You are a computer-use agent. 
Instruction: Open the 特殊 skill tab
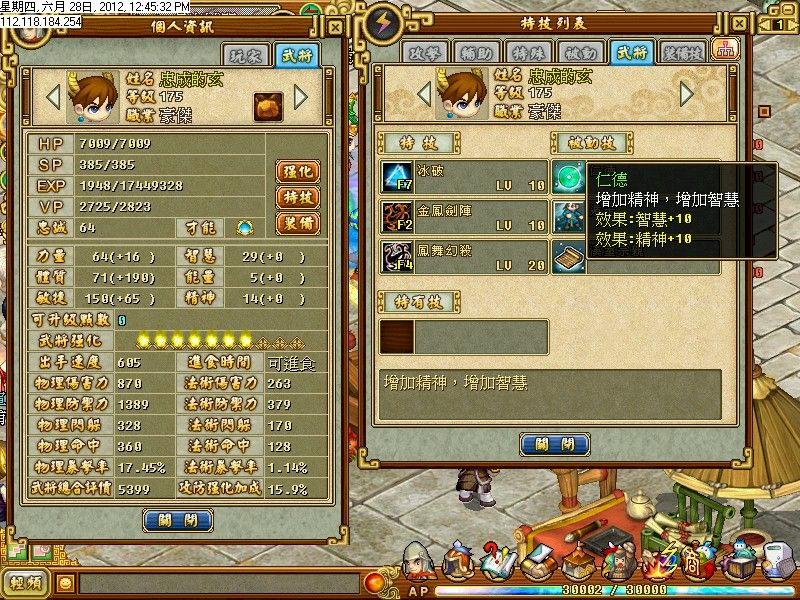(529, 54)
